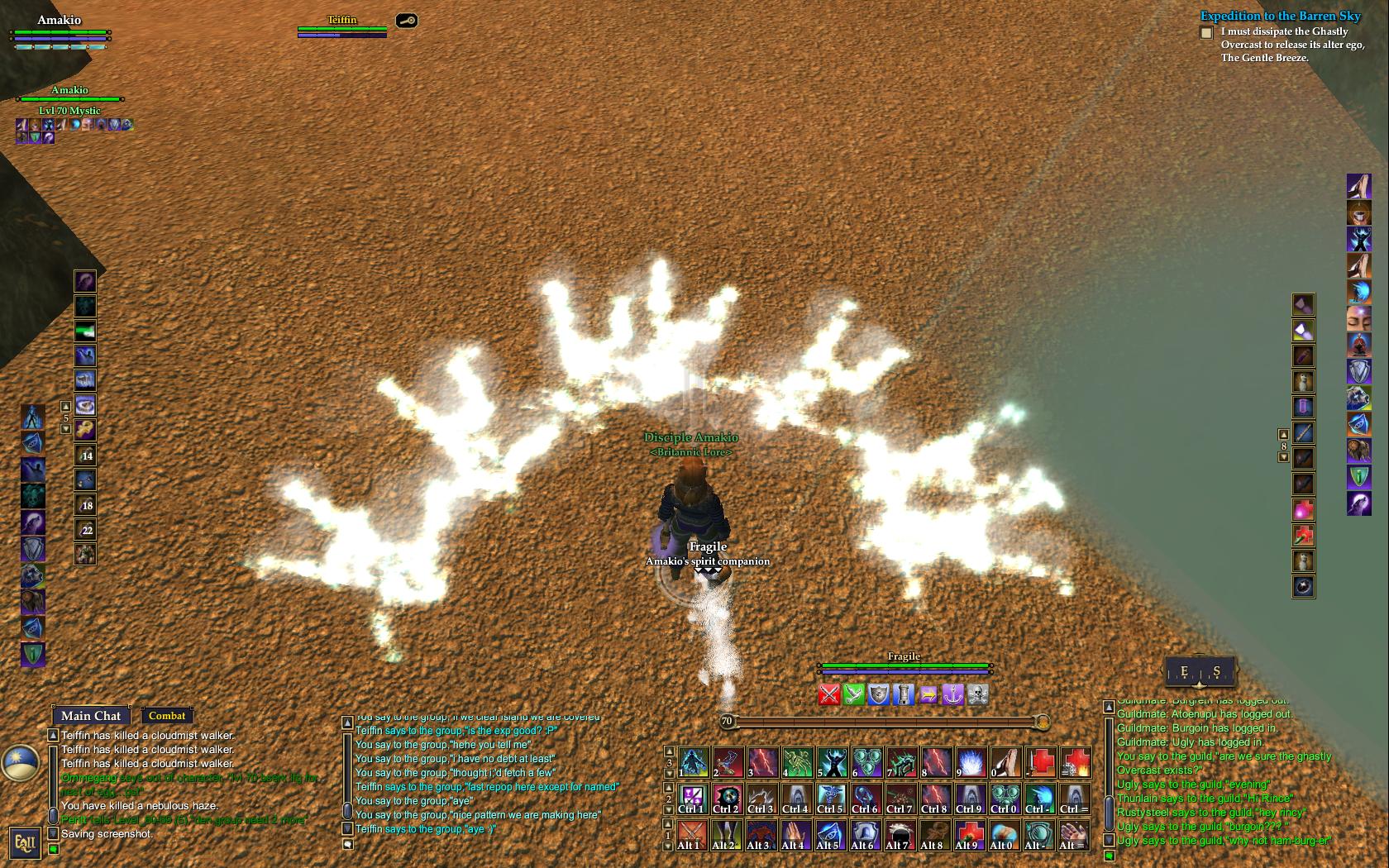Trigger the red lightning spell on slot 3
Viewport: 1389px width, 868px height.
(761, 762)
